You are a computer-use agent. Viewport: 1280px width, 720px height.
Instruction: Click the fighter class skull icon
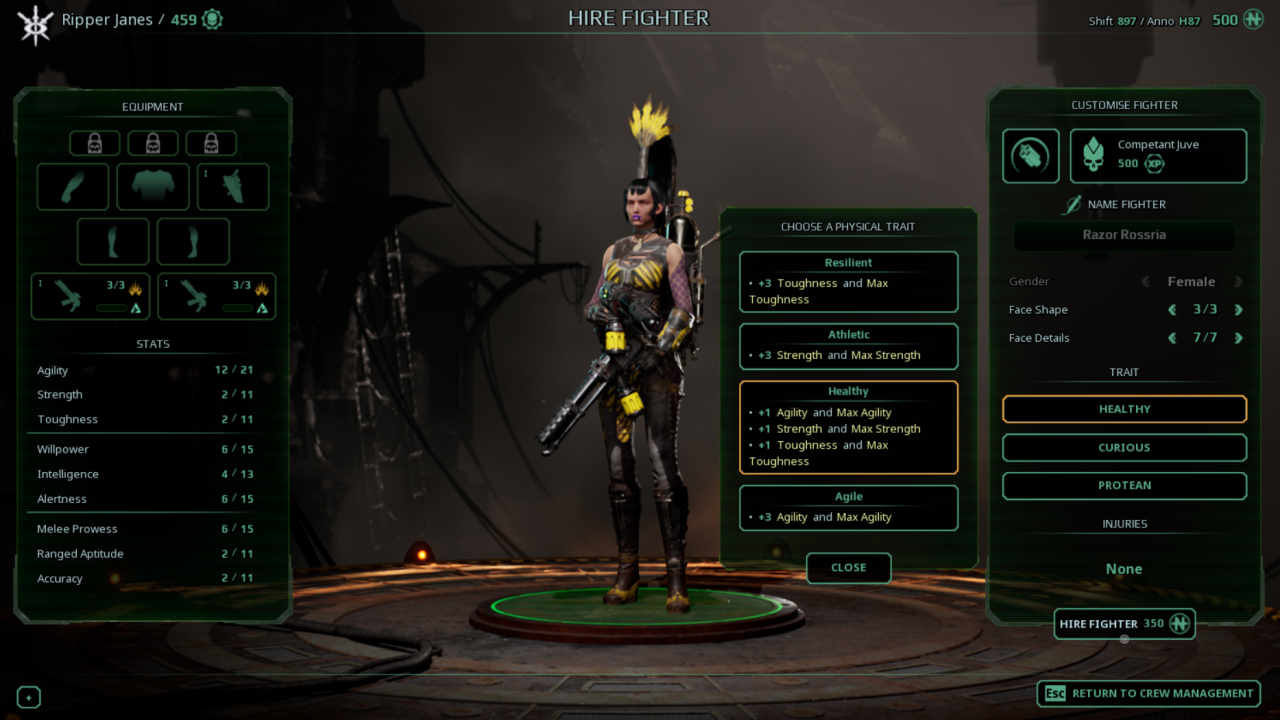coord(1031,156)
